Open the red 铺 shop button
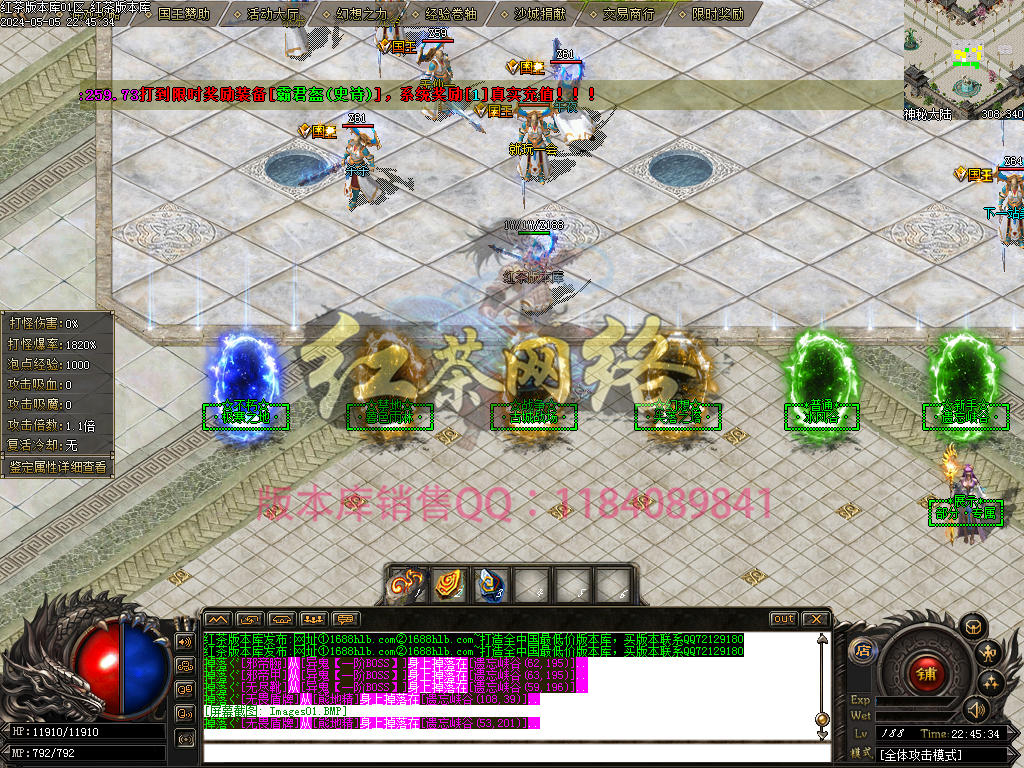This screenshot has width=1024, height=768. click(x=926, y=673)
